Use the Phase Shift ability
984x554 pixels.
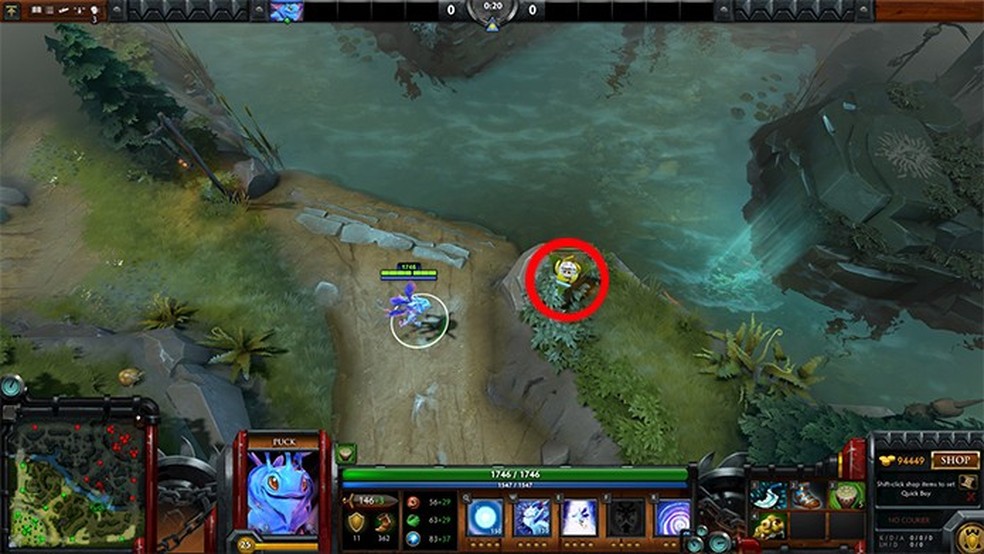pyautogui.click(x=580, y=518)
